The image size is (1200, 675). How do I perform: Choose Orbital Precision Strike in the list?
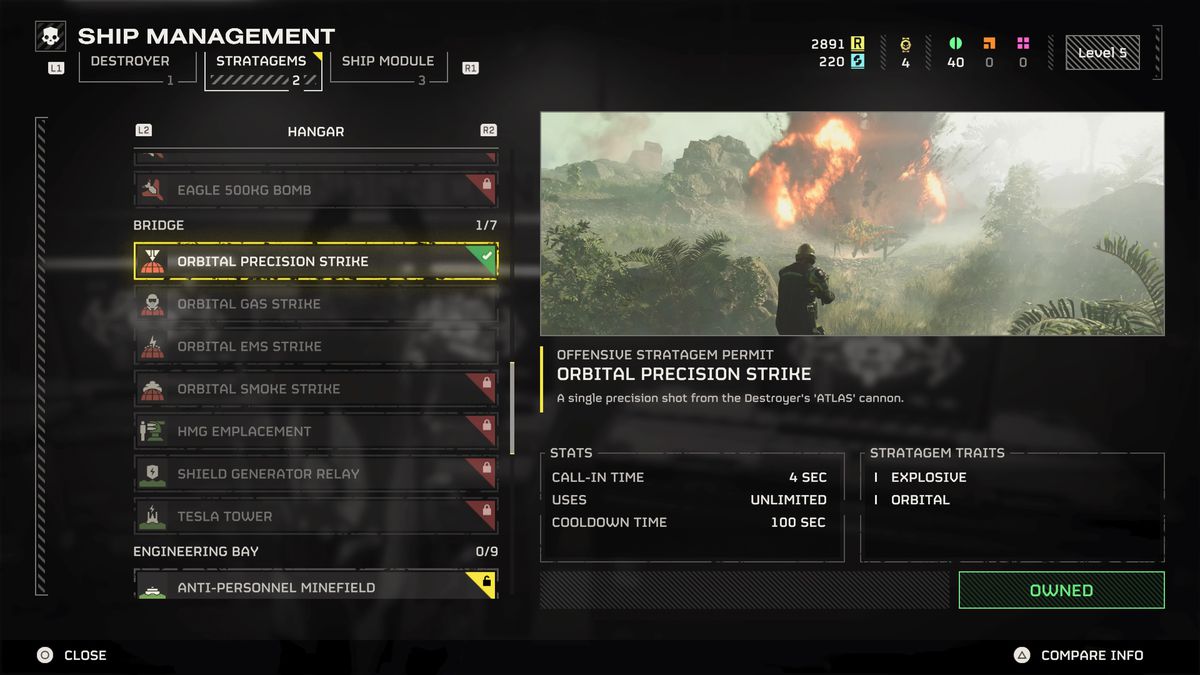click(315, 261)
